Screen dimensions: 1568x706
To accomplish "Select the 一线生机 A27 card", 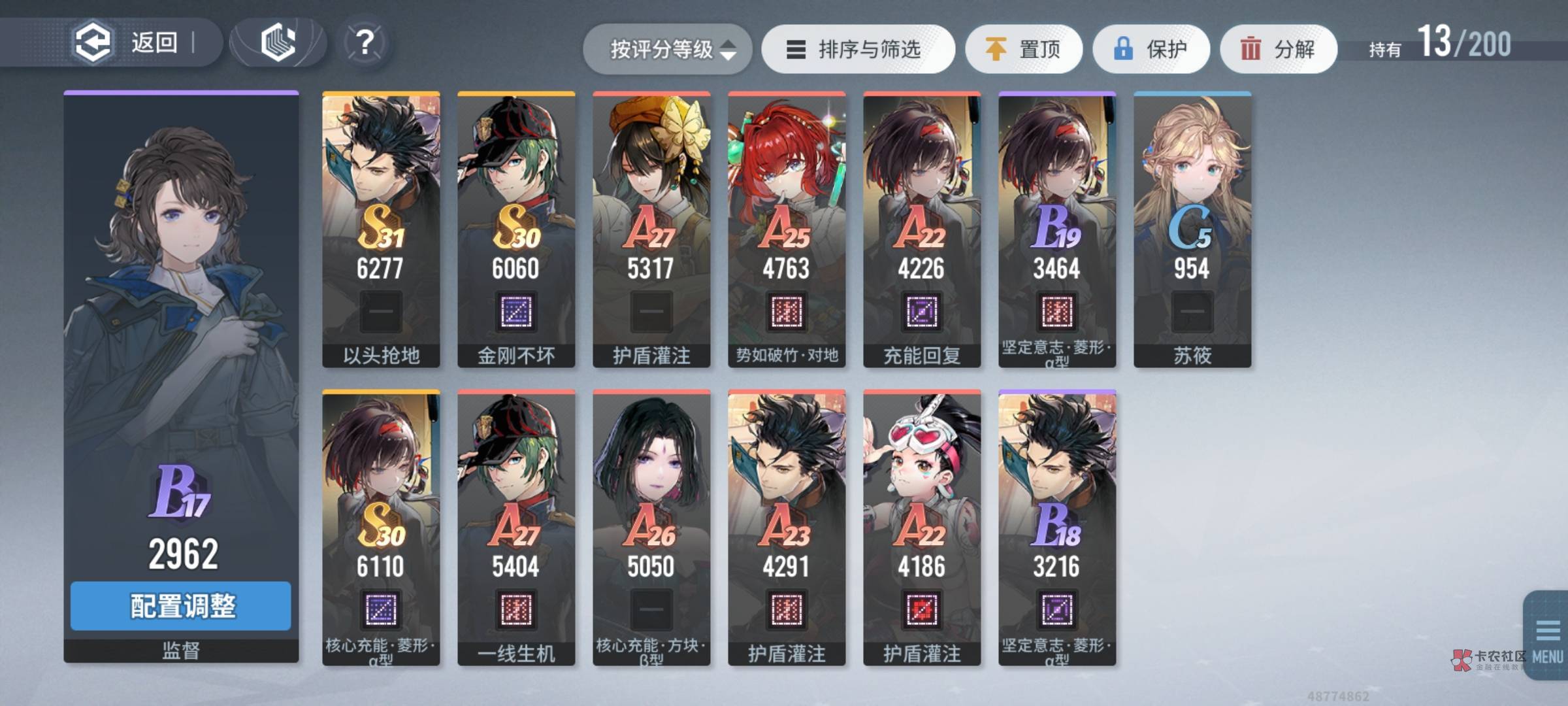I will pyautogui.click(x=516, y=527).
